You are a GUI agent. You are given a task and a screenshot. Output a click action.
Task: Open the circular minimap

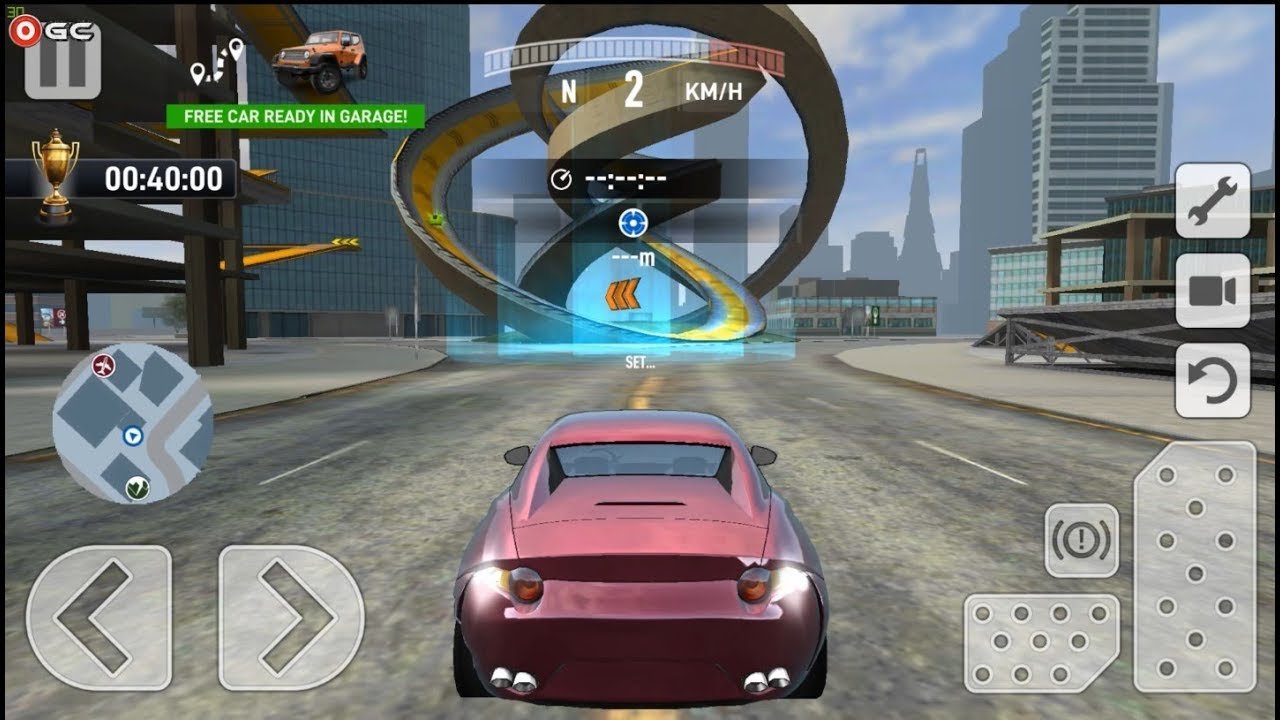coord(132,423)
